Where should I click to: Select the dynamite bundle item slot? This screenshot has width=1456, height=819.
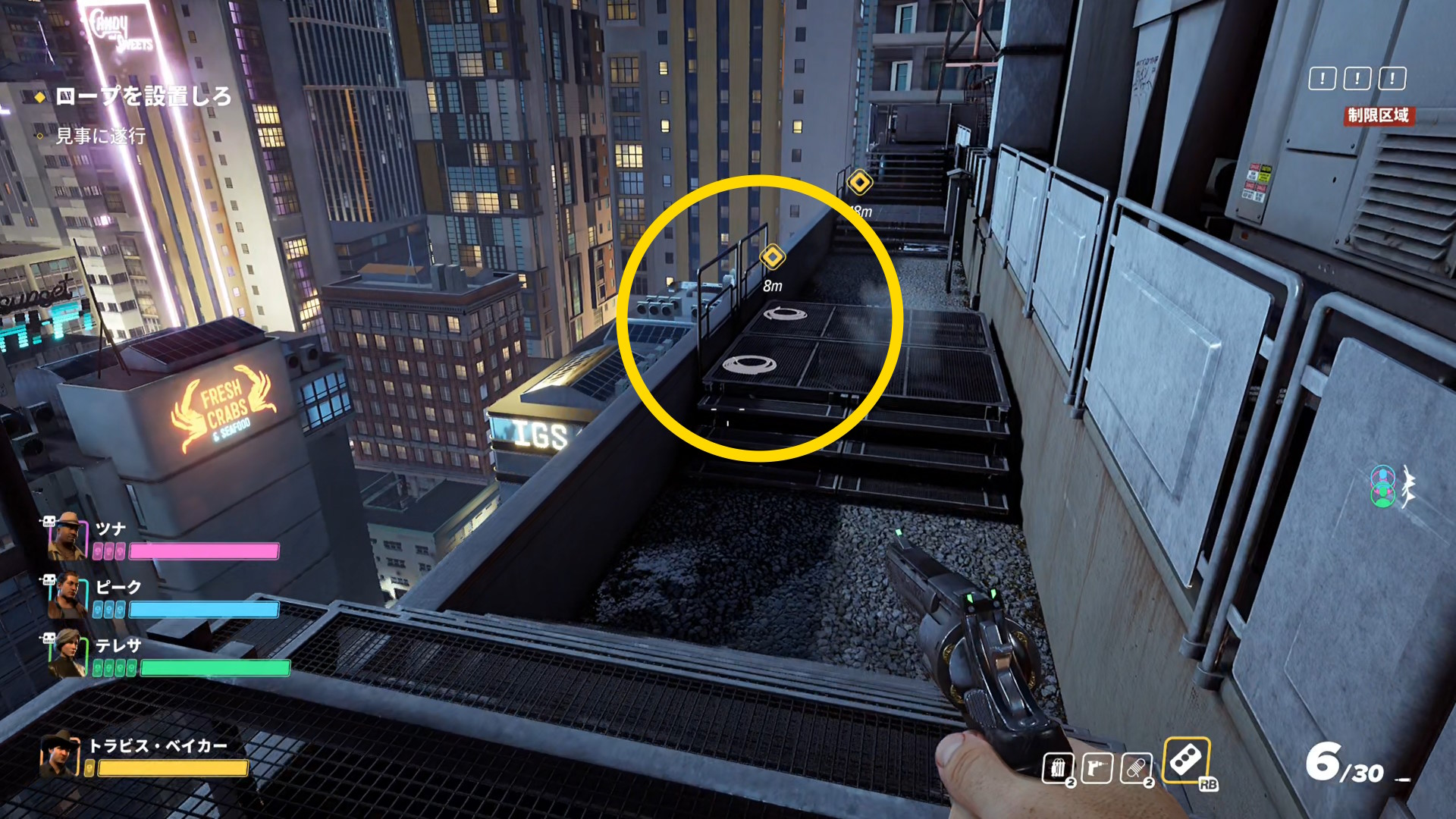1058,768
